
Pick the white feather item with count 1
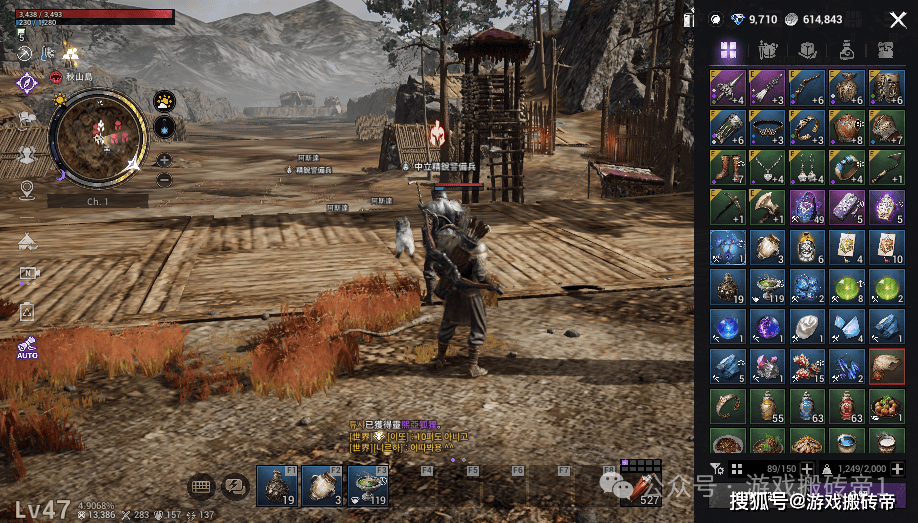tap(806, 327)
